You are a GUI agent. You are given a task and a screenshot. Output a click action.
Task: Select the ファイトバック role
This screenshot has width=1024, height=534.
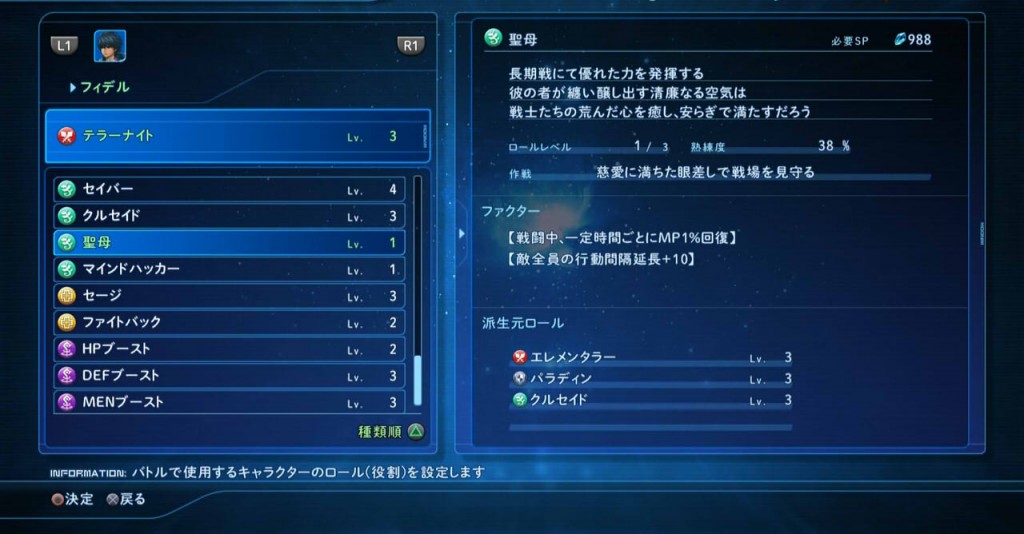tap(229, 322)
